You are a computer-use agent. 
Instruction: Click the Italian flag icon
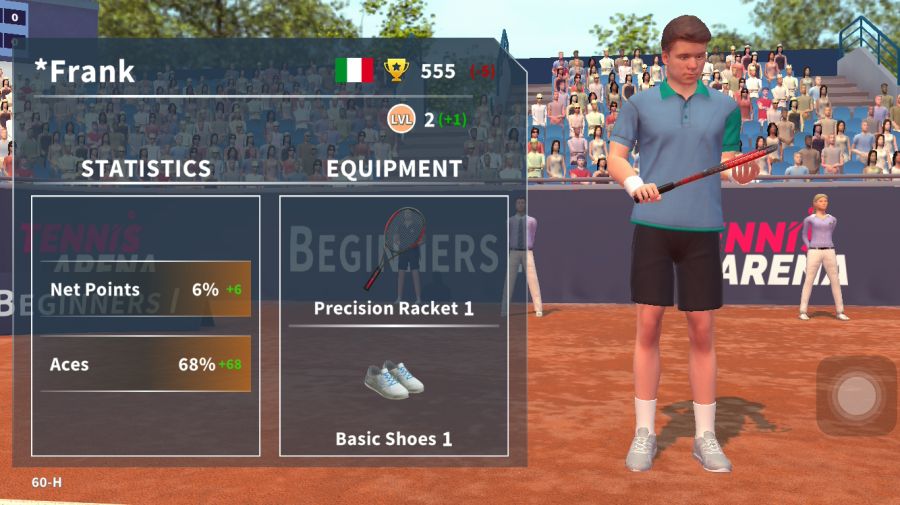tap(353, 70)
